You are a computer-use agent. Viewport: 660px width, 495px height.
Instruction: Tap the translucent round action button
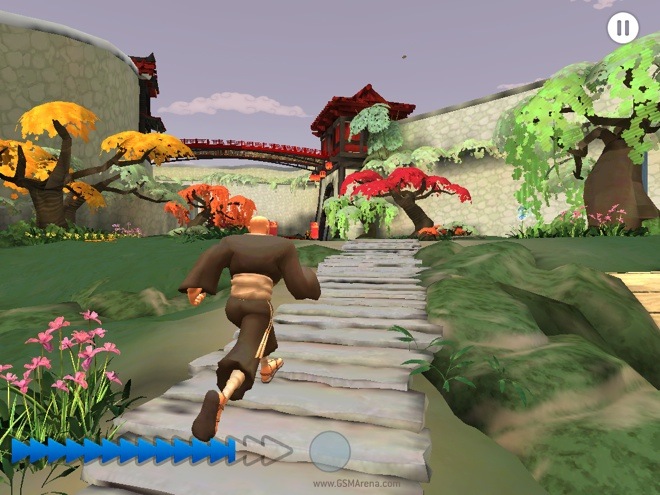click(x=330, y=451)
